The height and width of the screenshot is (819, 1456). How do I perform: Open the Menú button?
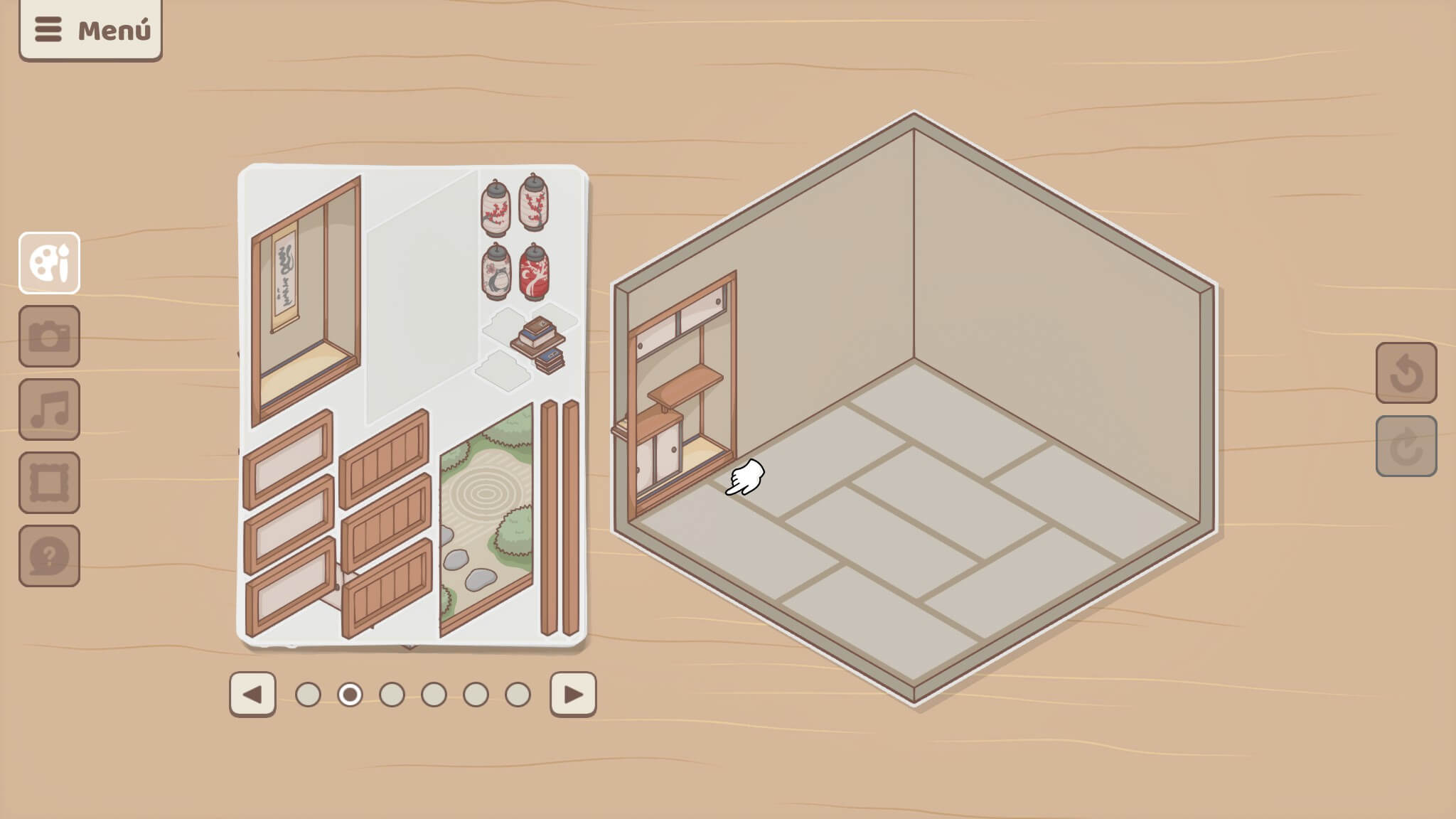tap(91, 30)
